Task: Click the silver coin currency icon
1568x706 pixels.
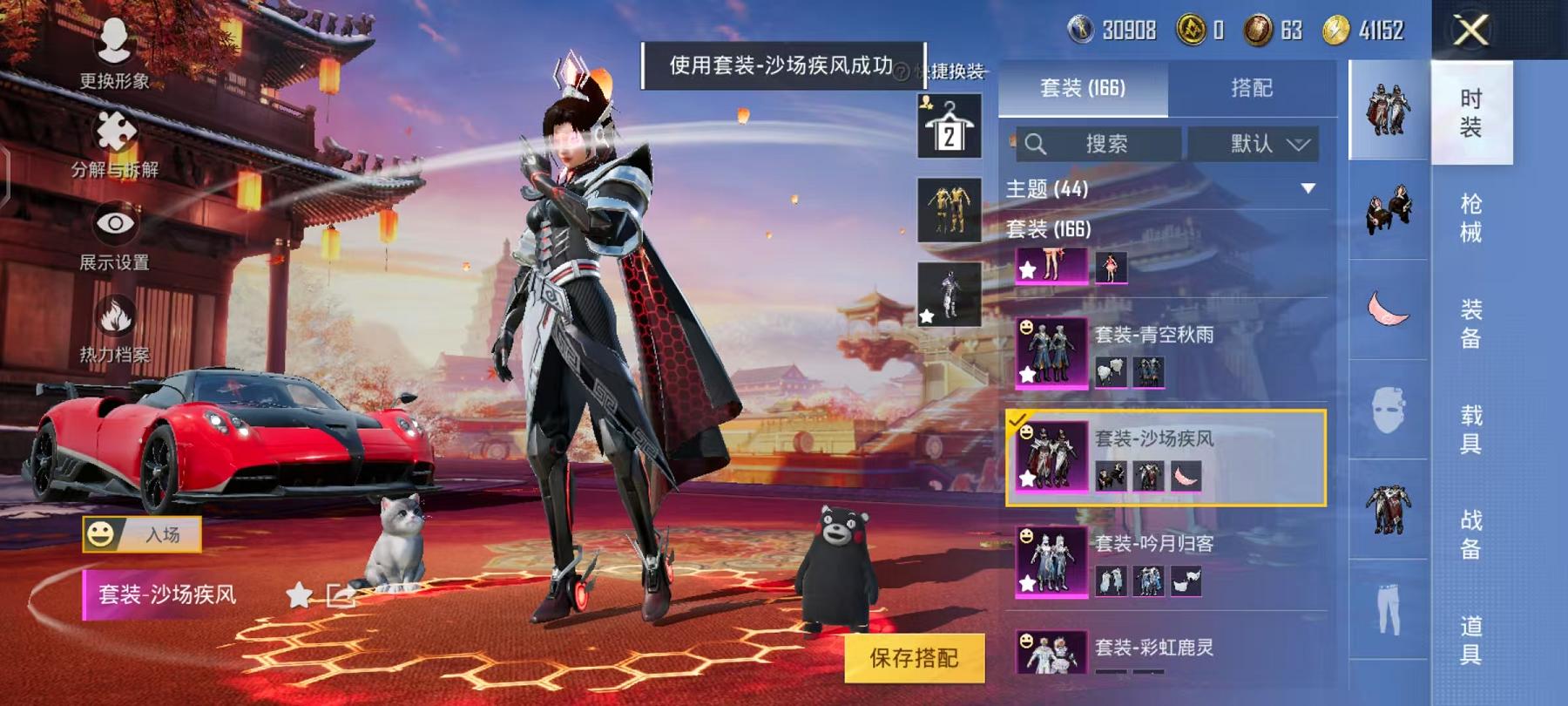Action: [x=1079, y=31]
